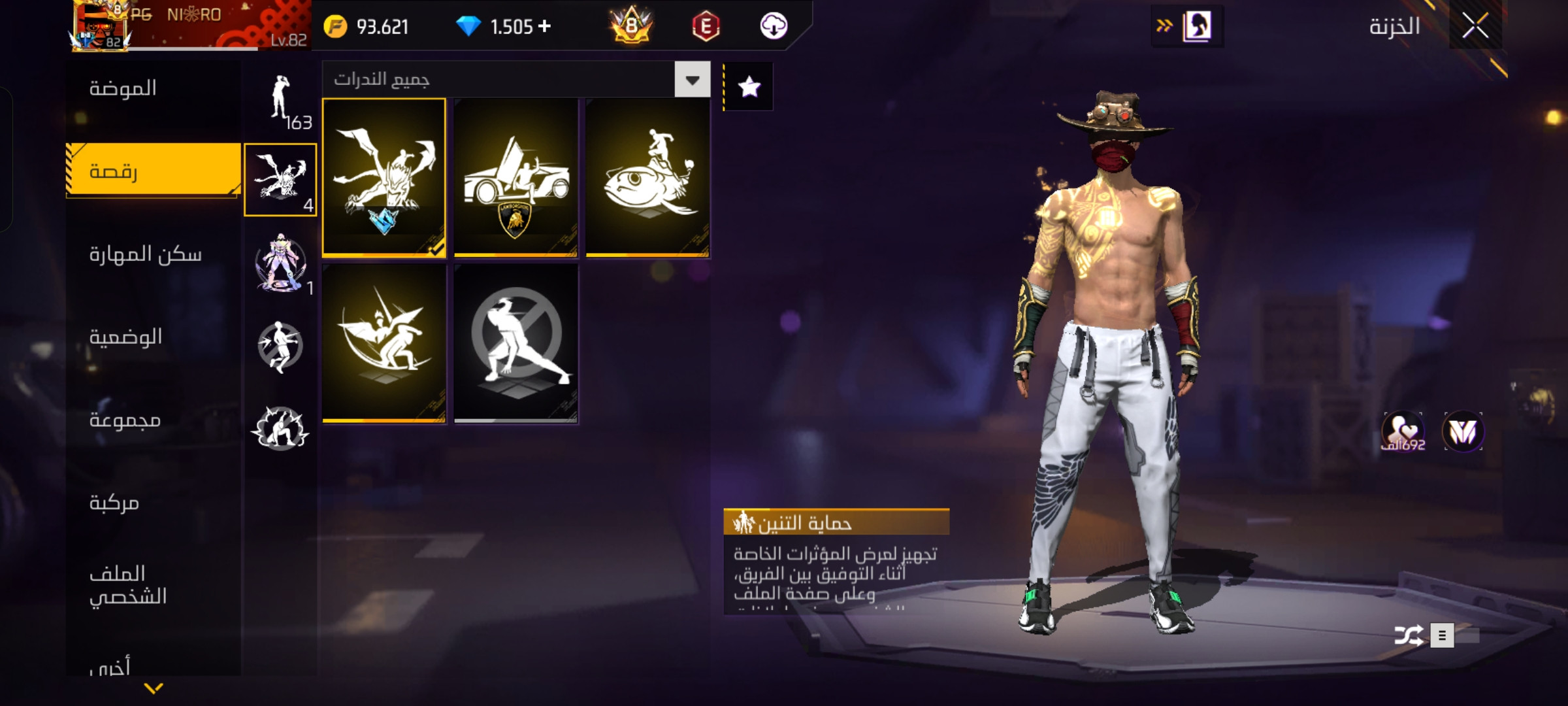Add diamonds with the plus button
The height and width of the screenshot is (706, 1568).
click(x=544, y=26)
